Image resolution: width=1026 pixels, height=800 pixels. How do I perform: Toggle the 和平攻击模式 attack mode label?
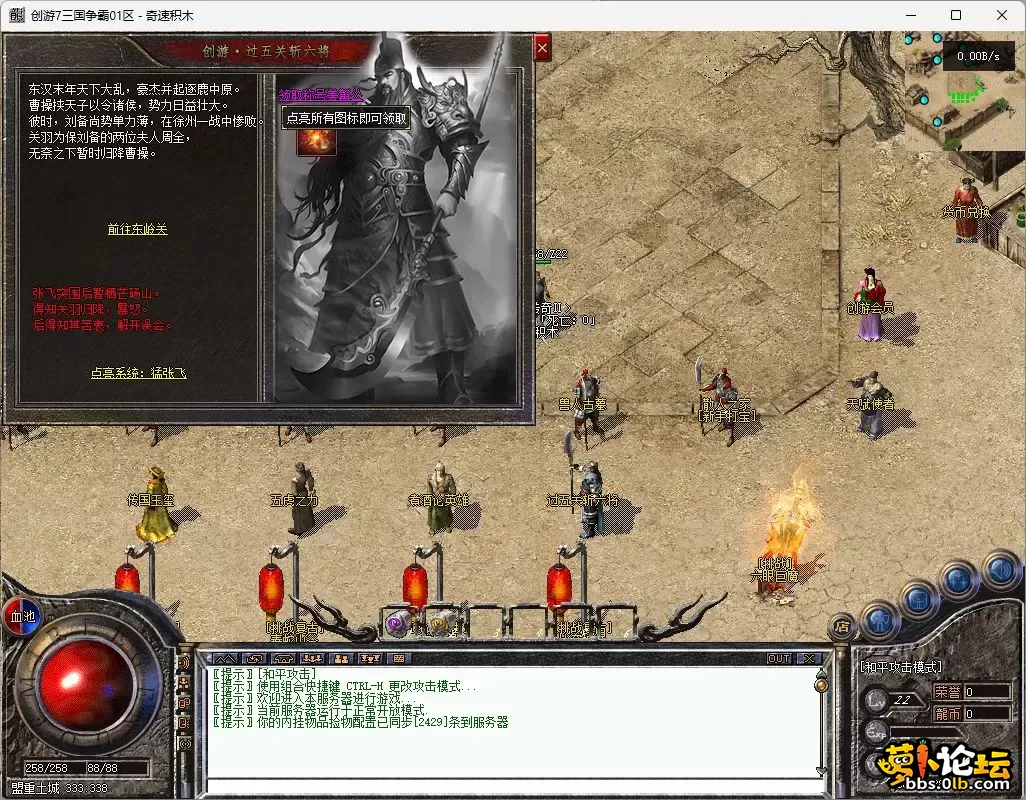(901, 666)
